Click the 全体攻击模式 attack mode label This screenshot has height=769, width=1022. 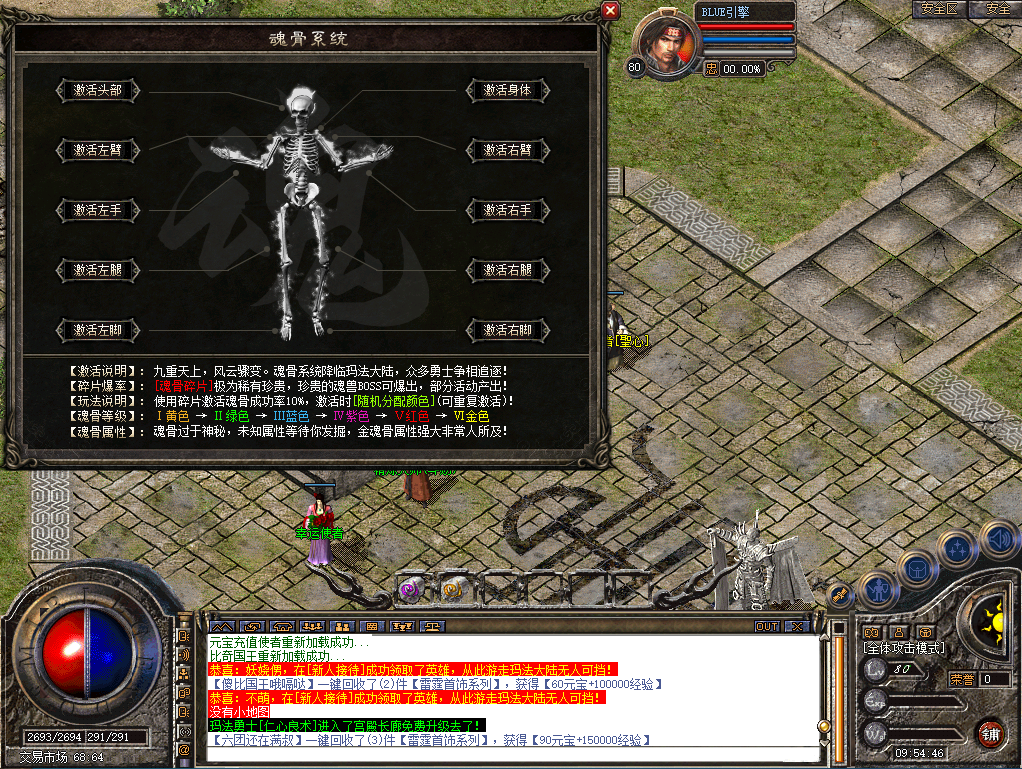(x=903, y=648)
